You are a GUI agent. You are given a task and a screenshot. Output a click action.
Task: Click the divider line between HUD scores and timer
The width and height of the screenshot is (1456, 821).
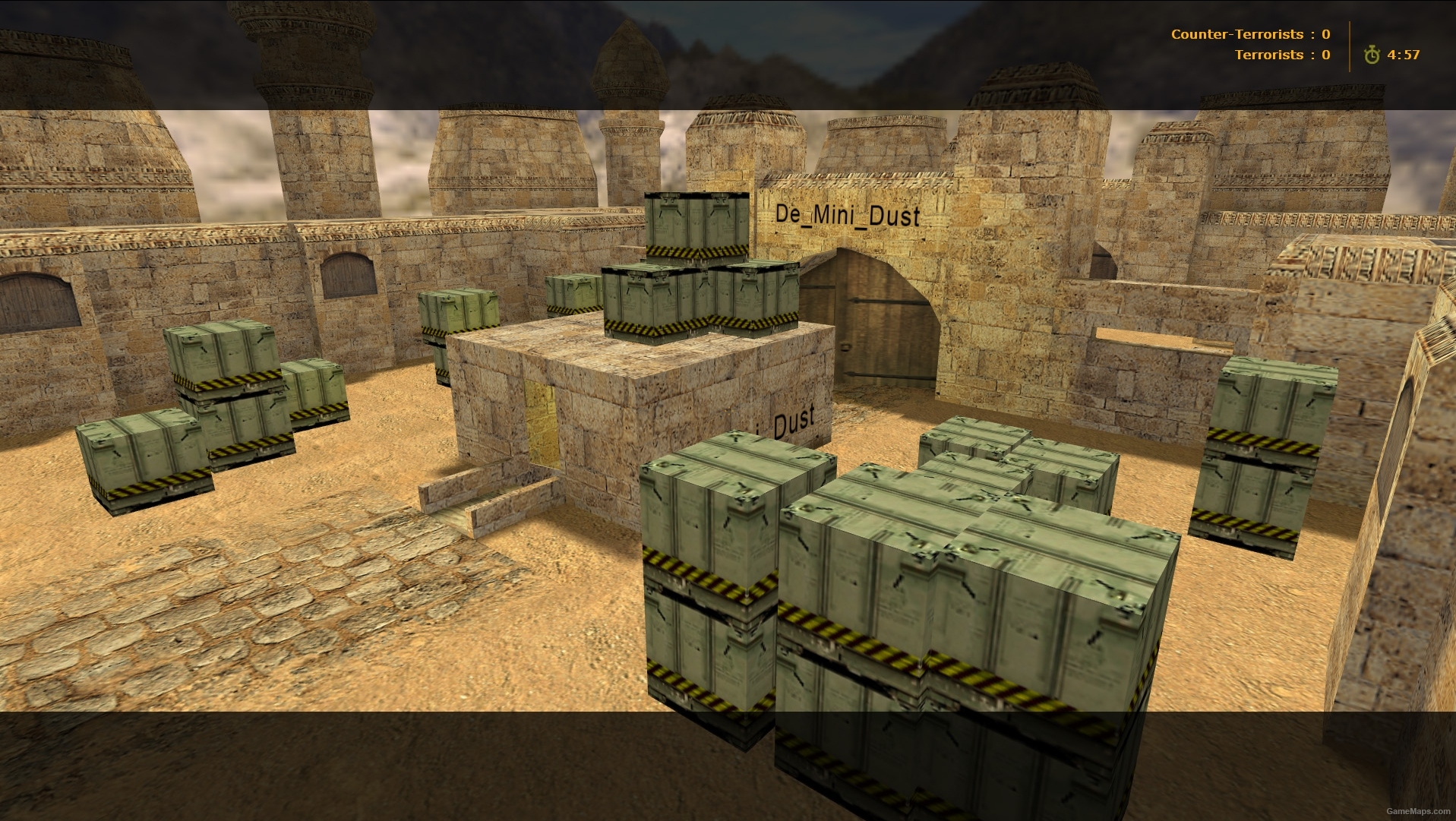(1348, 44)
